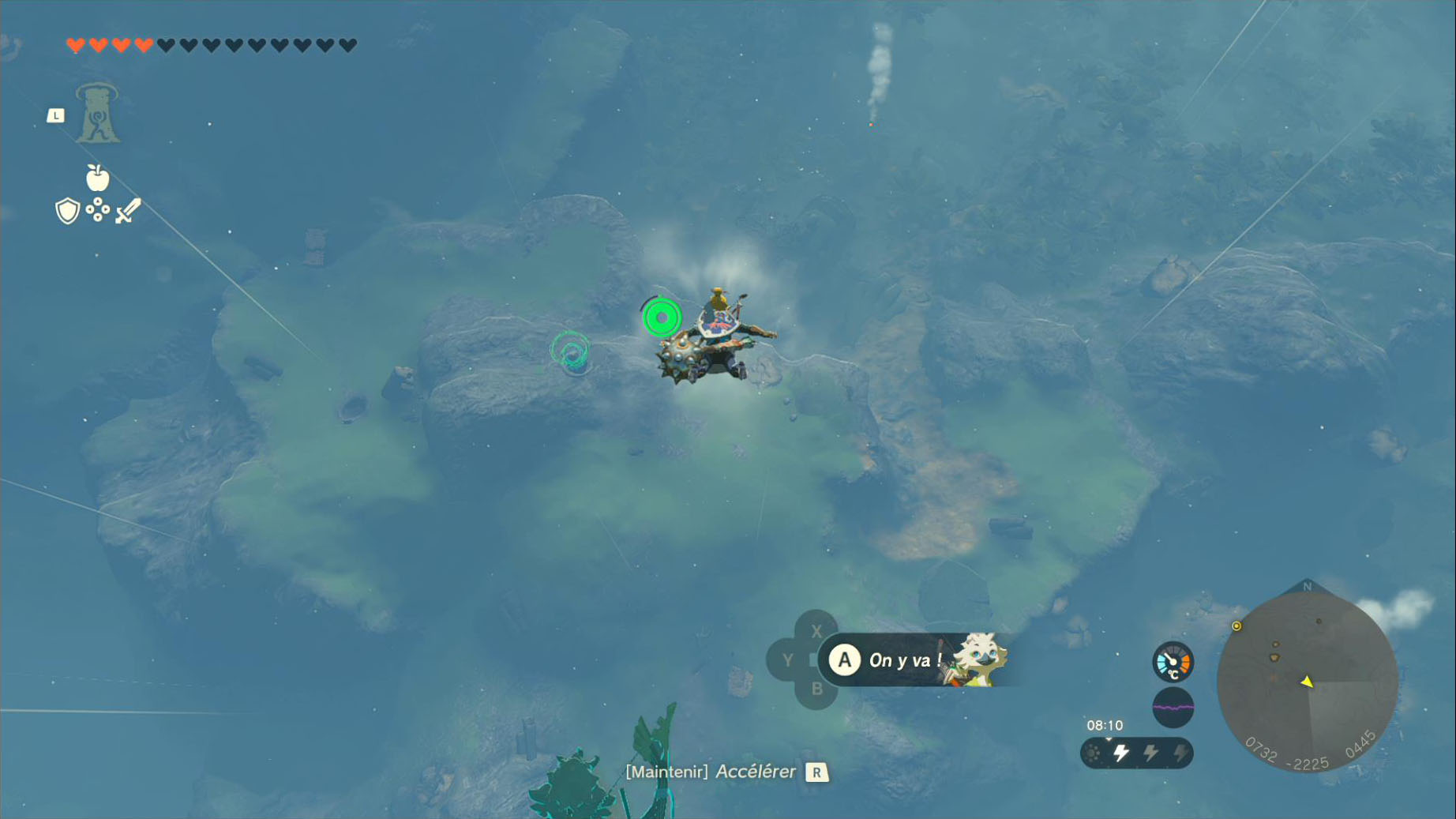This screenshot has height=819, width=1456.
Task: Choose the apple quick-item icon
Action: point(97,178)
